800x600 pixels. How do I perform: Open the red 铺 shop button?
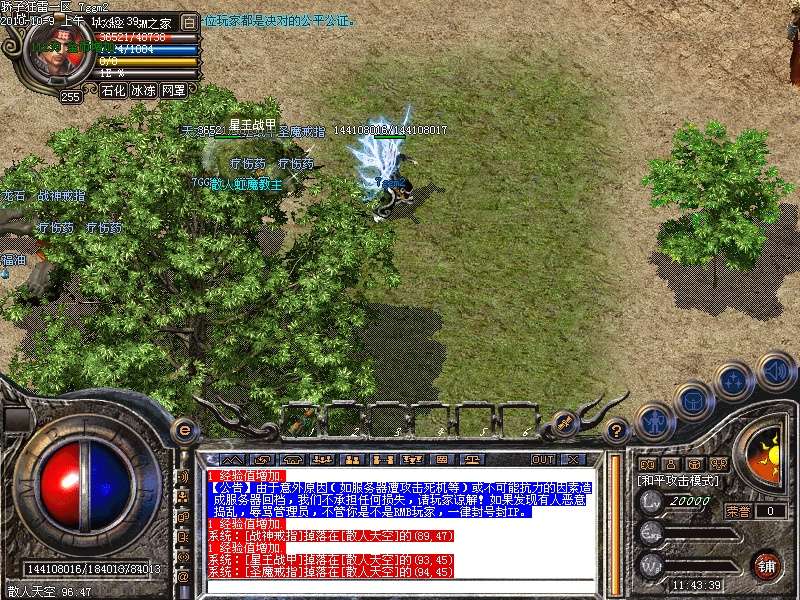pos(767,565)
